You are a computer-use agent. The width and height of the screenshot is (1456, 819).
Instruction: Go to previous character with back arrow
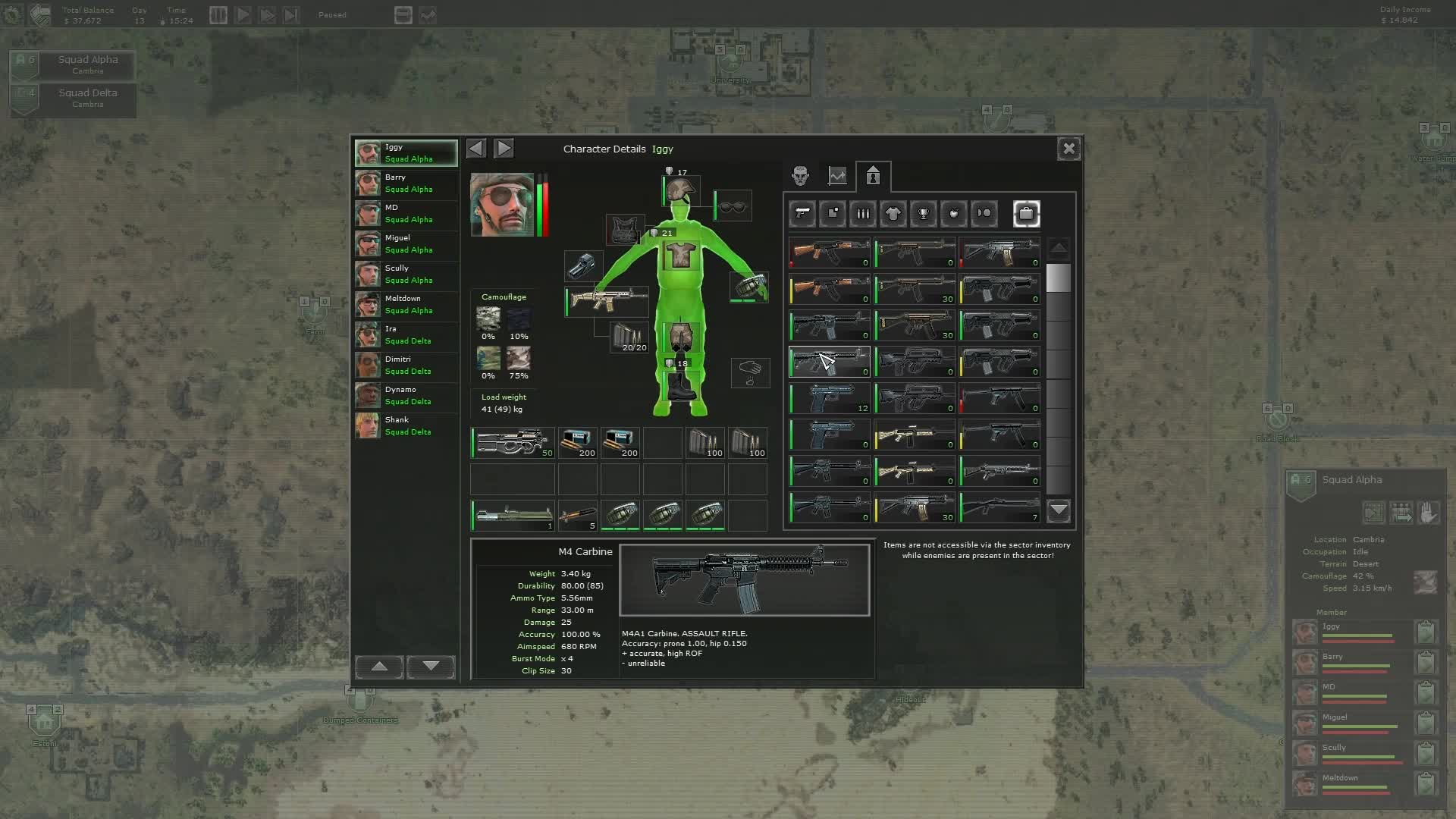[475, 149]
